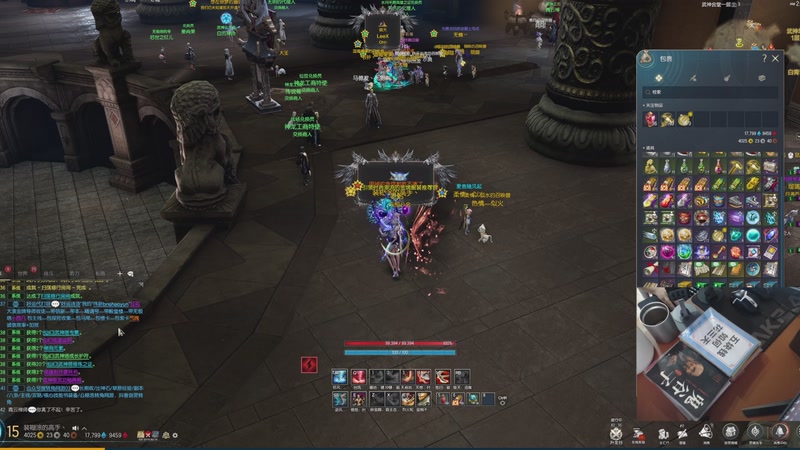The image size is (800, 450).
Task: Use the blue whirlwind skill in top hotbar row
Action: pos(339,377)
